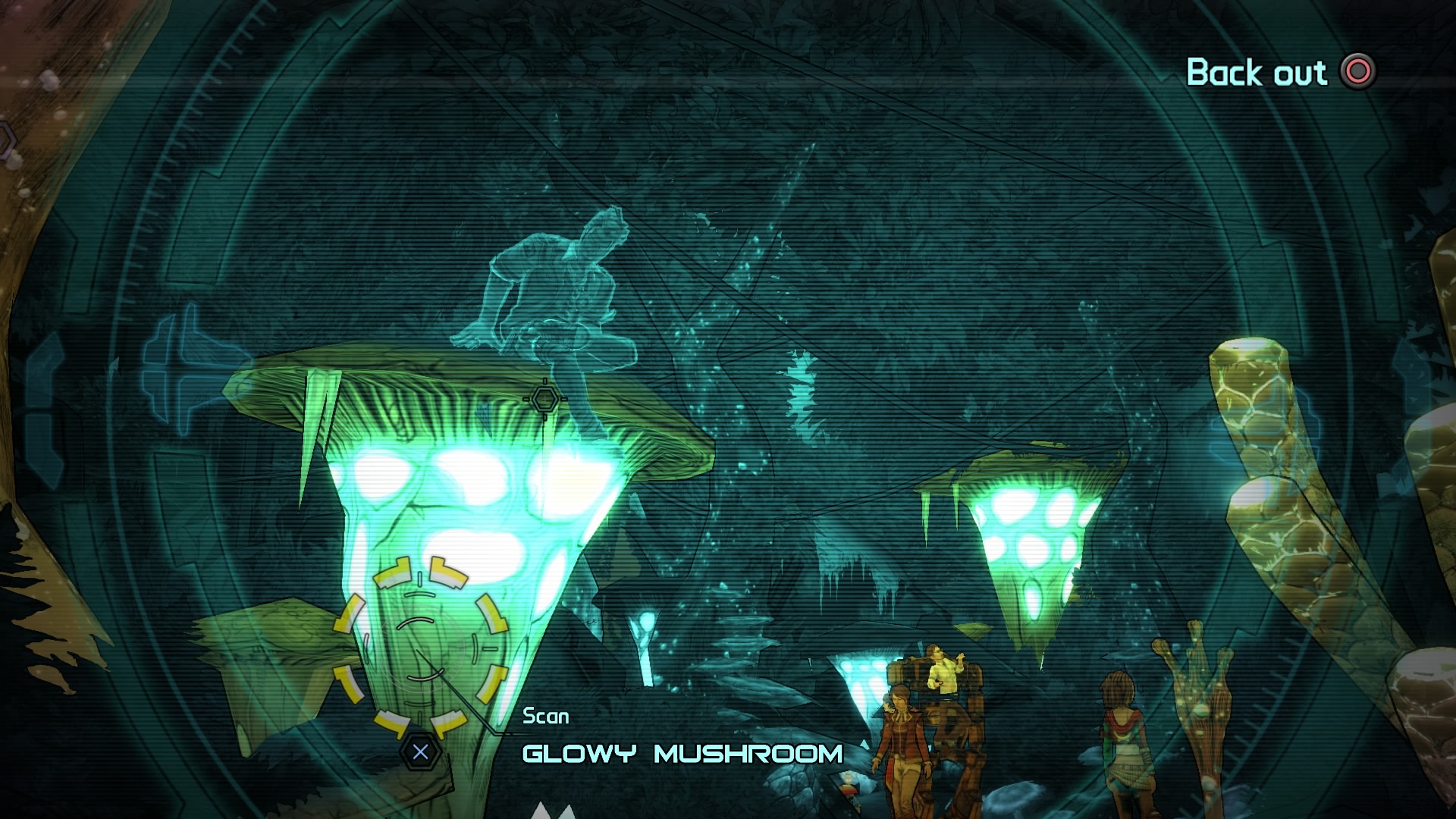Click the X scan button icon
This screenshot has height=819, width=1456.
click(419, 752)
